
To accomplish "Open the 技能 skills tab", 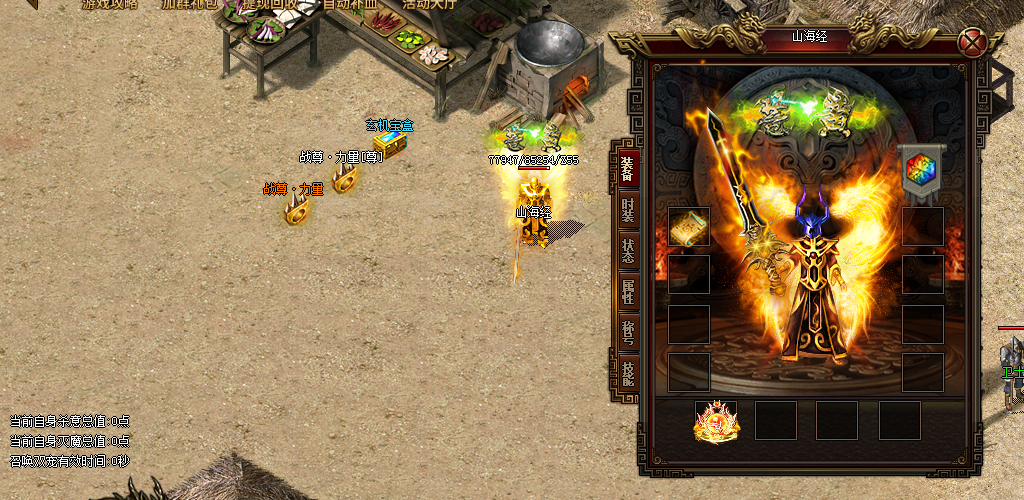I will pyautogui.click(x=627, y=373).
